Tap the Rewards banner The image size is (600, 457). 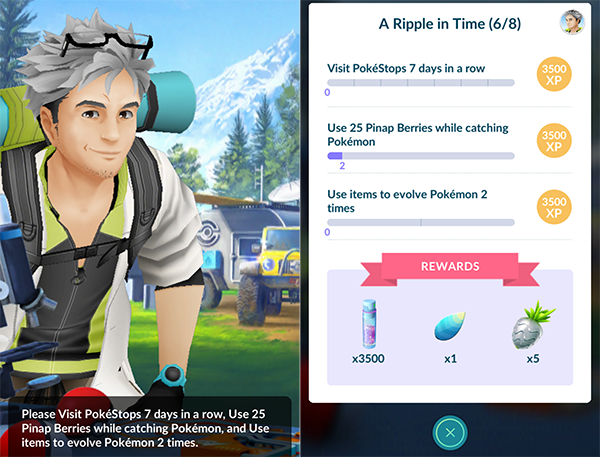tap(450, 267)
